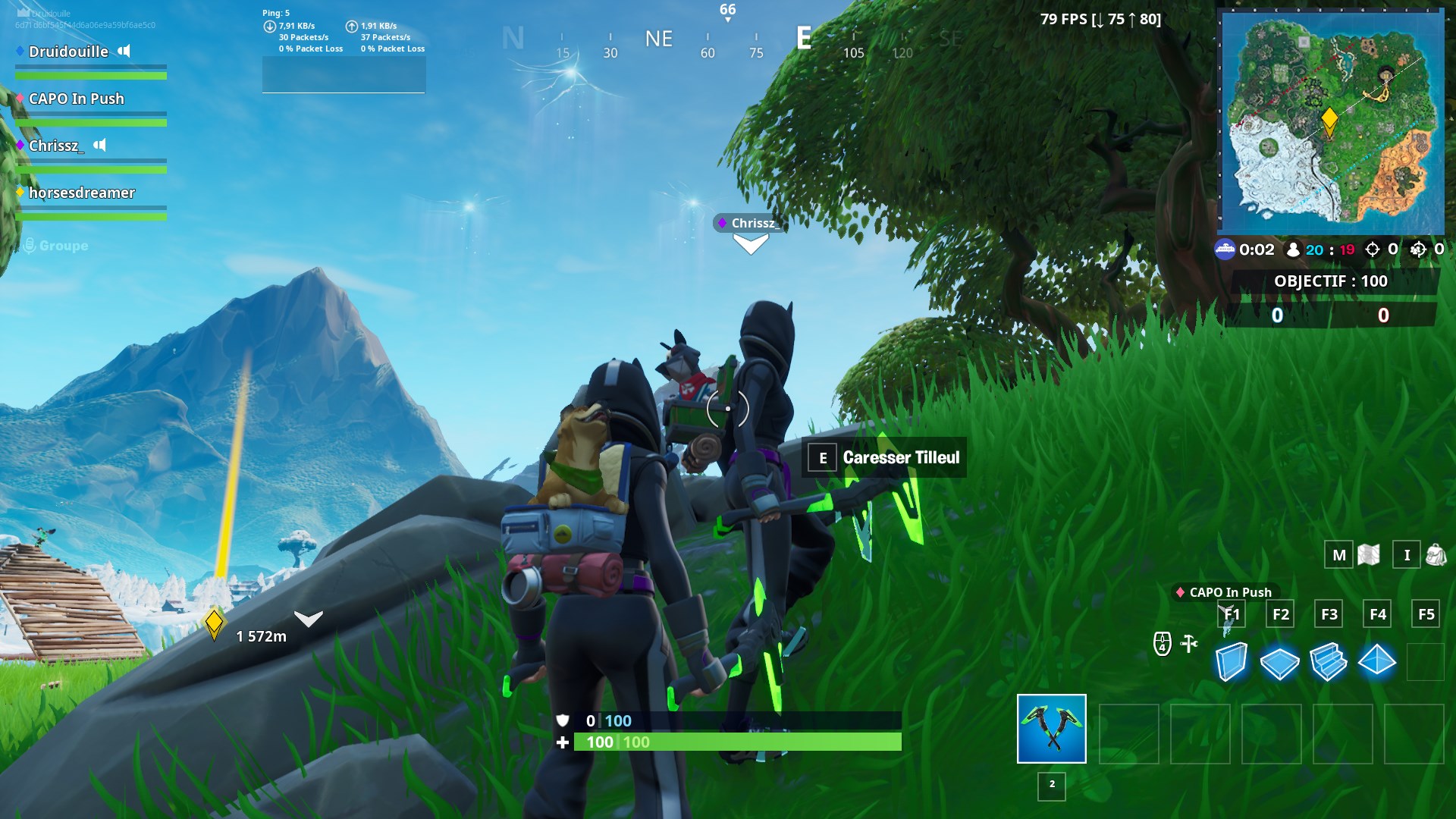The height and width of the screenshot is (819, 1456).
Task: Expand the Groupe panel label
Action: click(x=64, y=245)
